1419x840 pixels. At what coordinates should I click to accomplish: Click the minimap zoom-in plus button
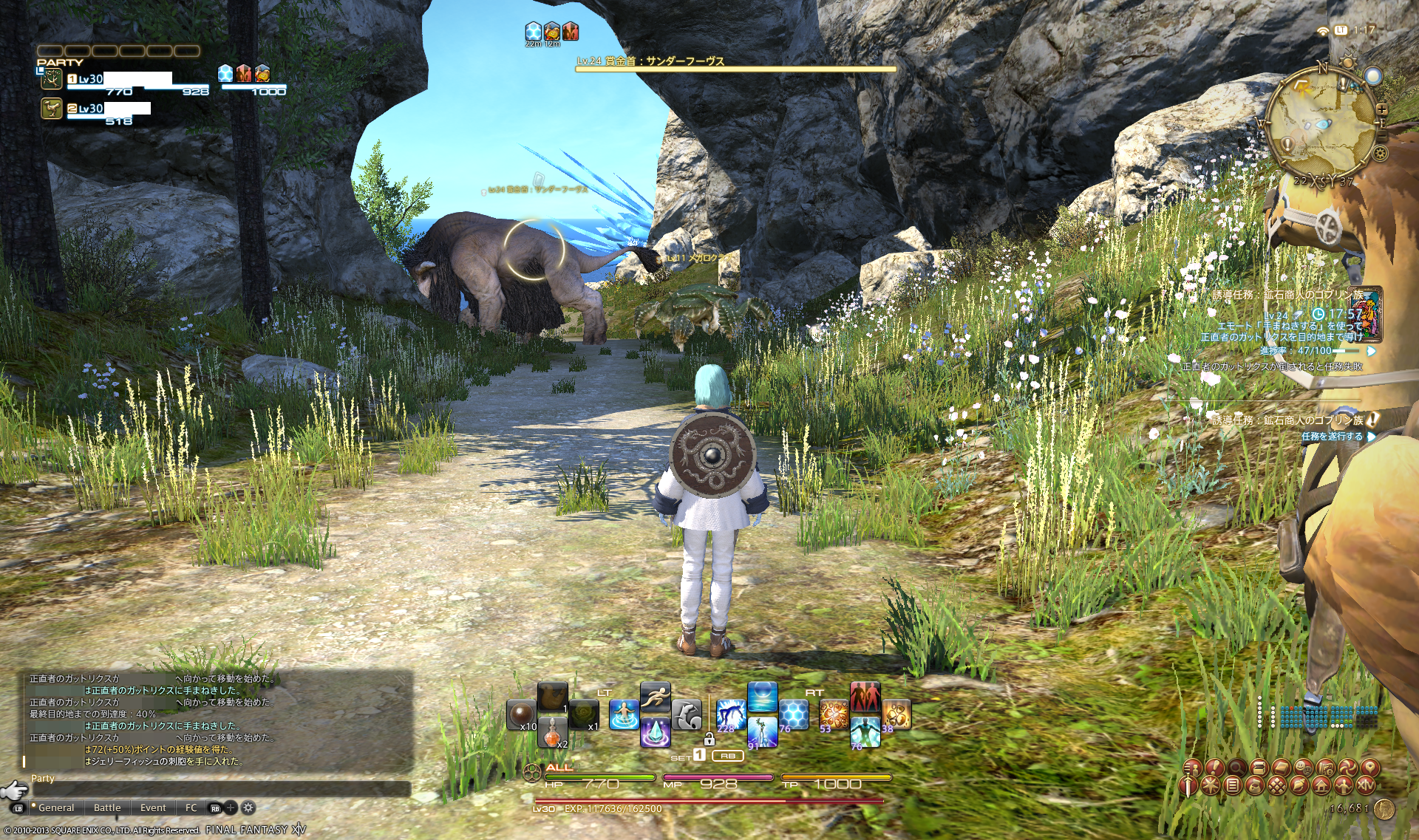[x=1381, y=109]
